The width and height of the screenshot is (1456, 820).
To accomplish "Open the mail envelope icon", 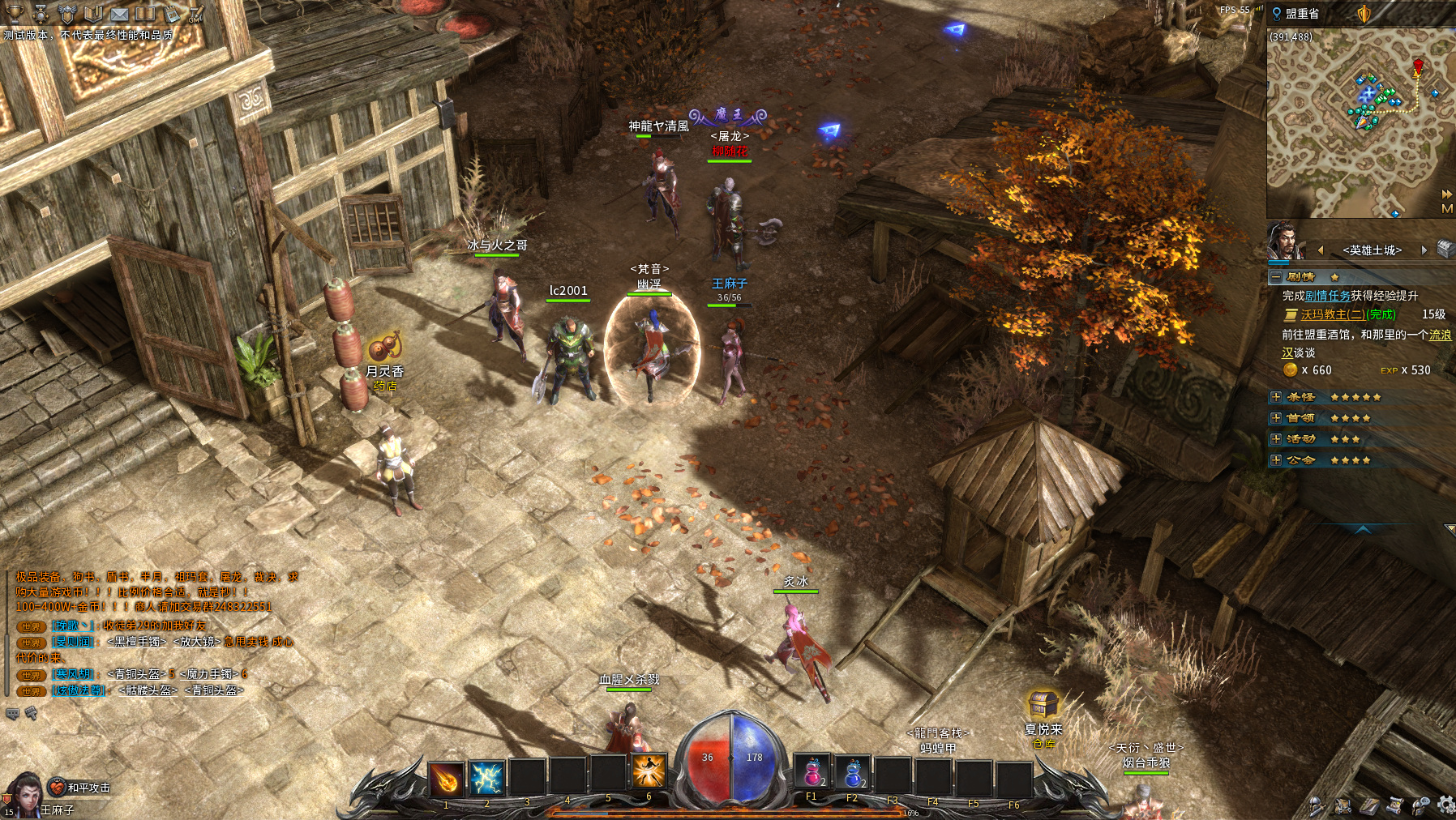I will [118, 14].
